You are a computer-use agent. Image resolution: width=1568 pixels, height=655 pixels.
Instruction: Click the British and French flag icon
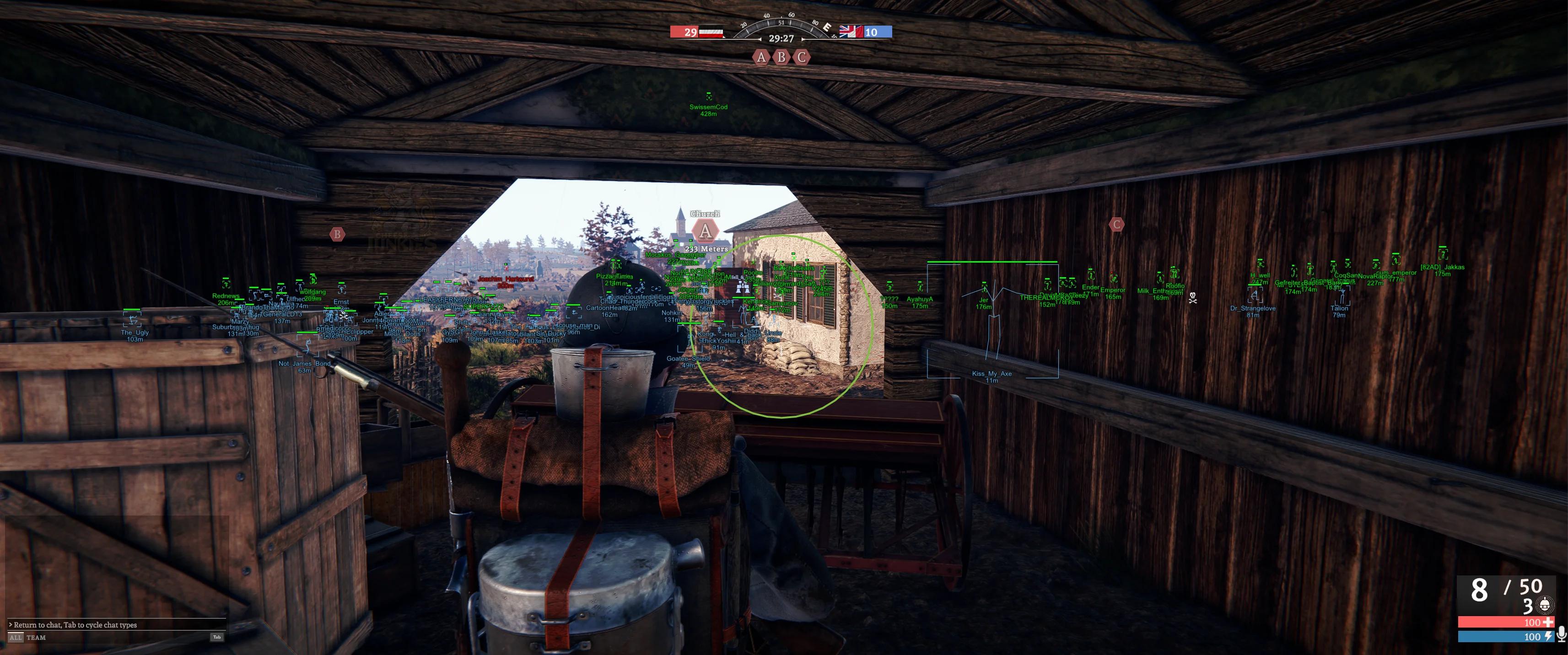coord(851,32)
